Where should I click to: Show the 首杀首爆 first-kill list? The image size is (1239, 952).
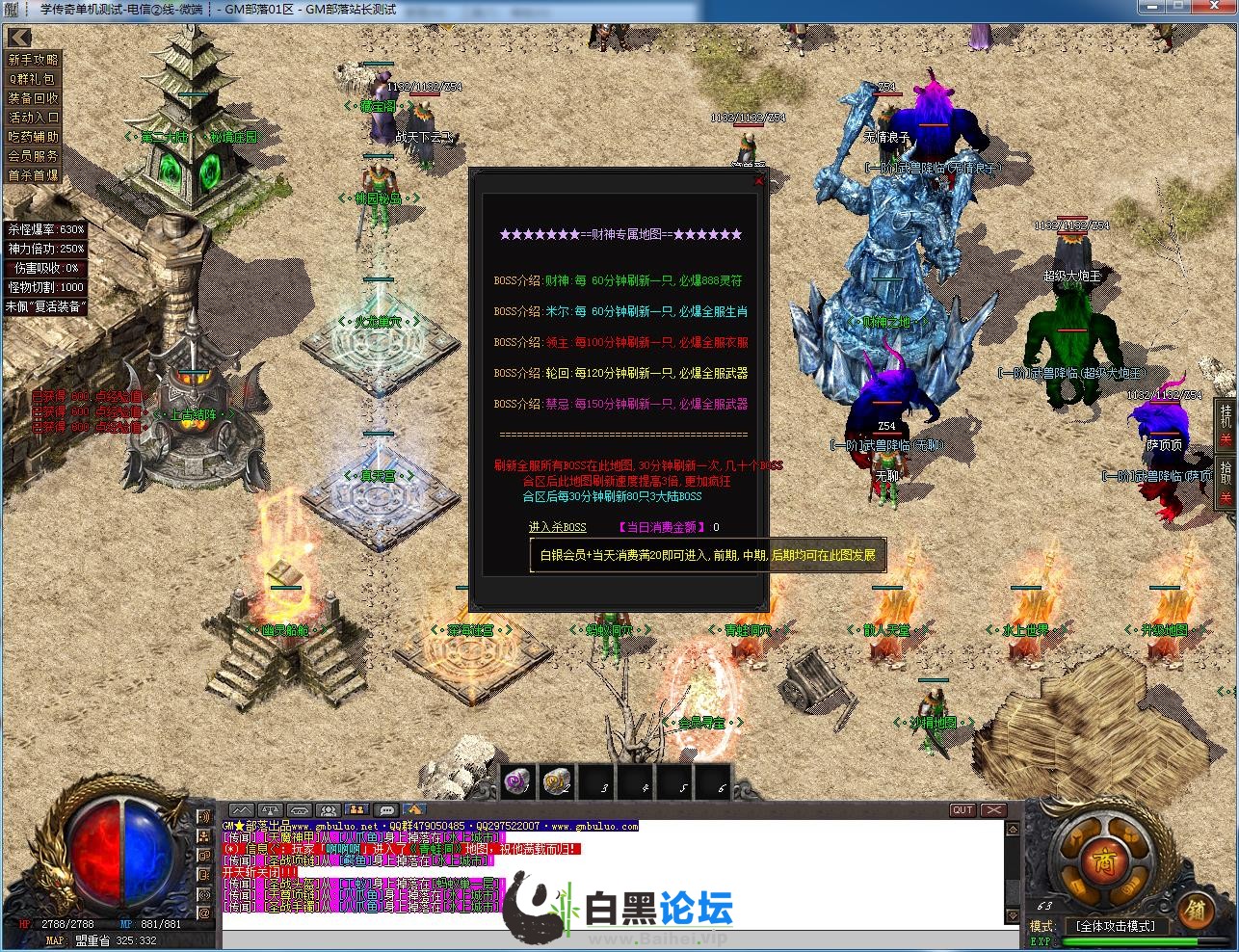pos(34,175)
